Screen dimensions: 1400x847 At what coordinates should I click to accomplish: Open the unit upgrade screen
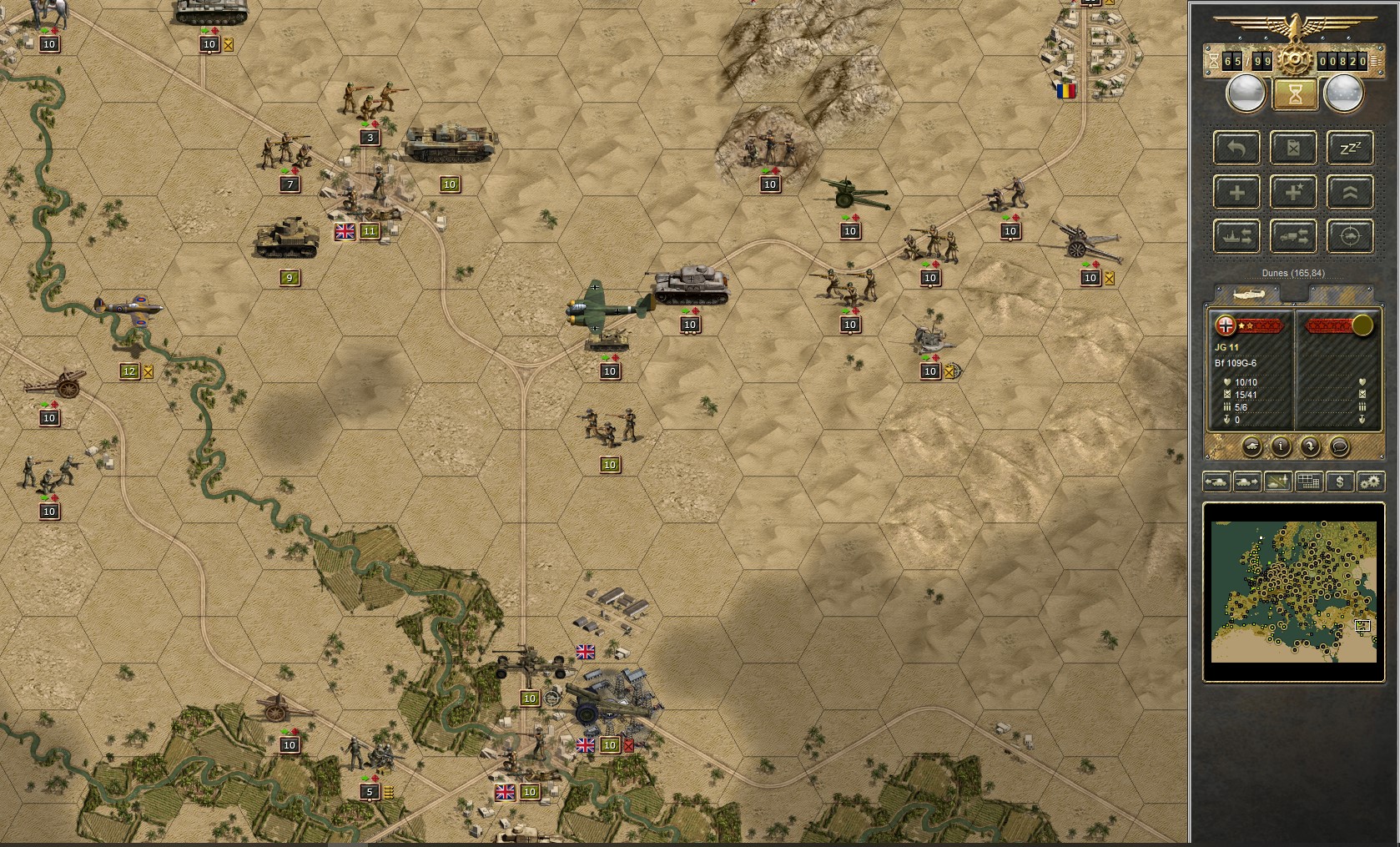tap(1352, 192)
